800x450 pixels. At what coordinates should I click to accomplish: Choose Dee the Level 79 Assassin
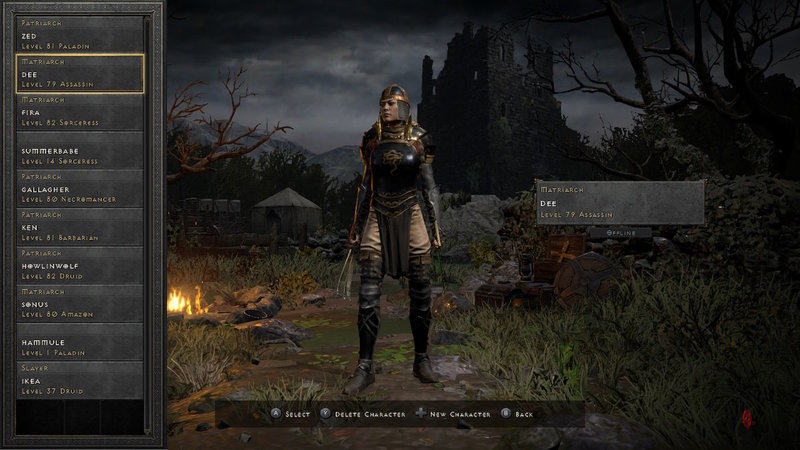click(80, 73)
